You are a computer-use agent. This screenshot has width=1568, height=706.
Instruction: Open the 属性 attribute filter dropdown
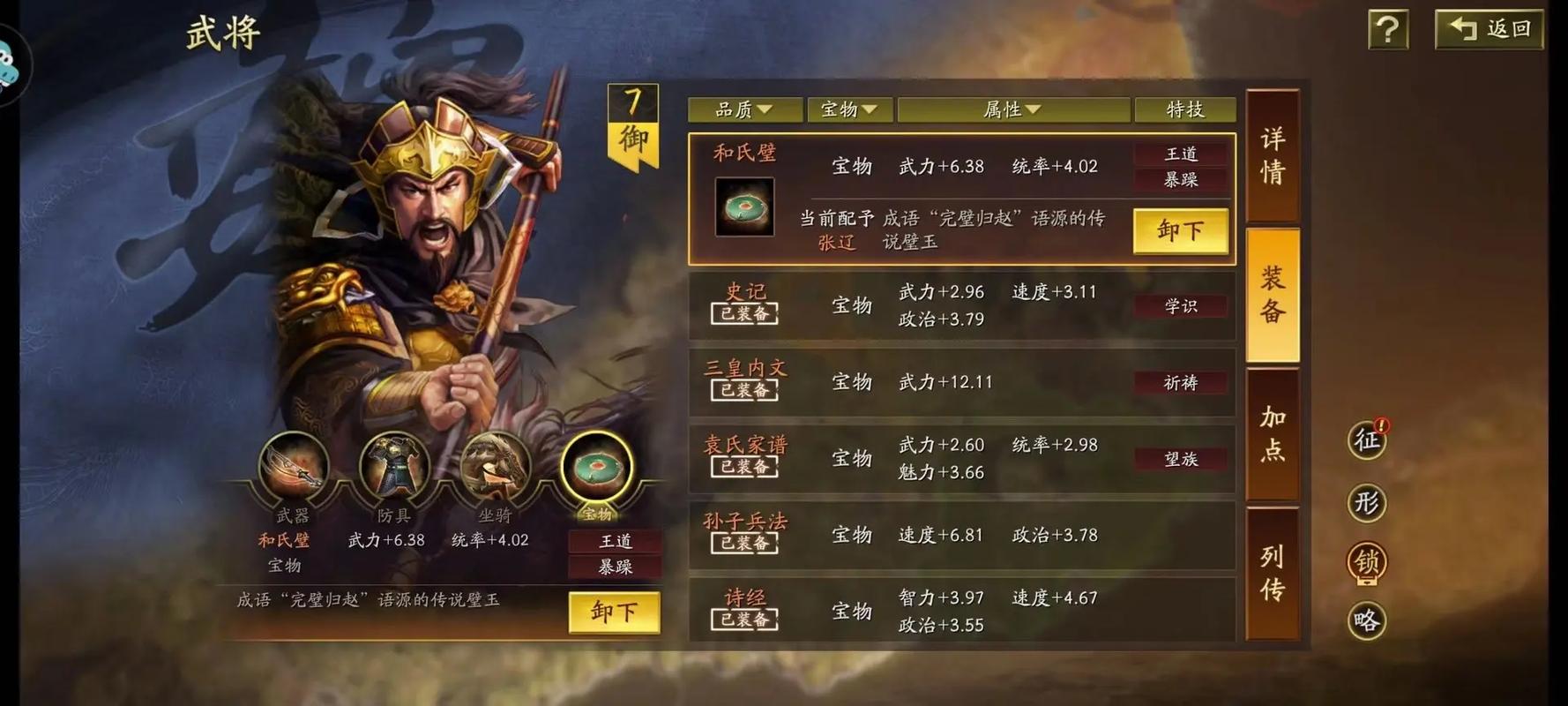[x=1012, y=109]
